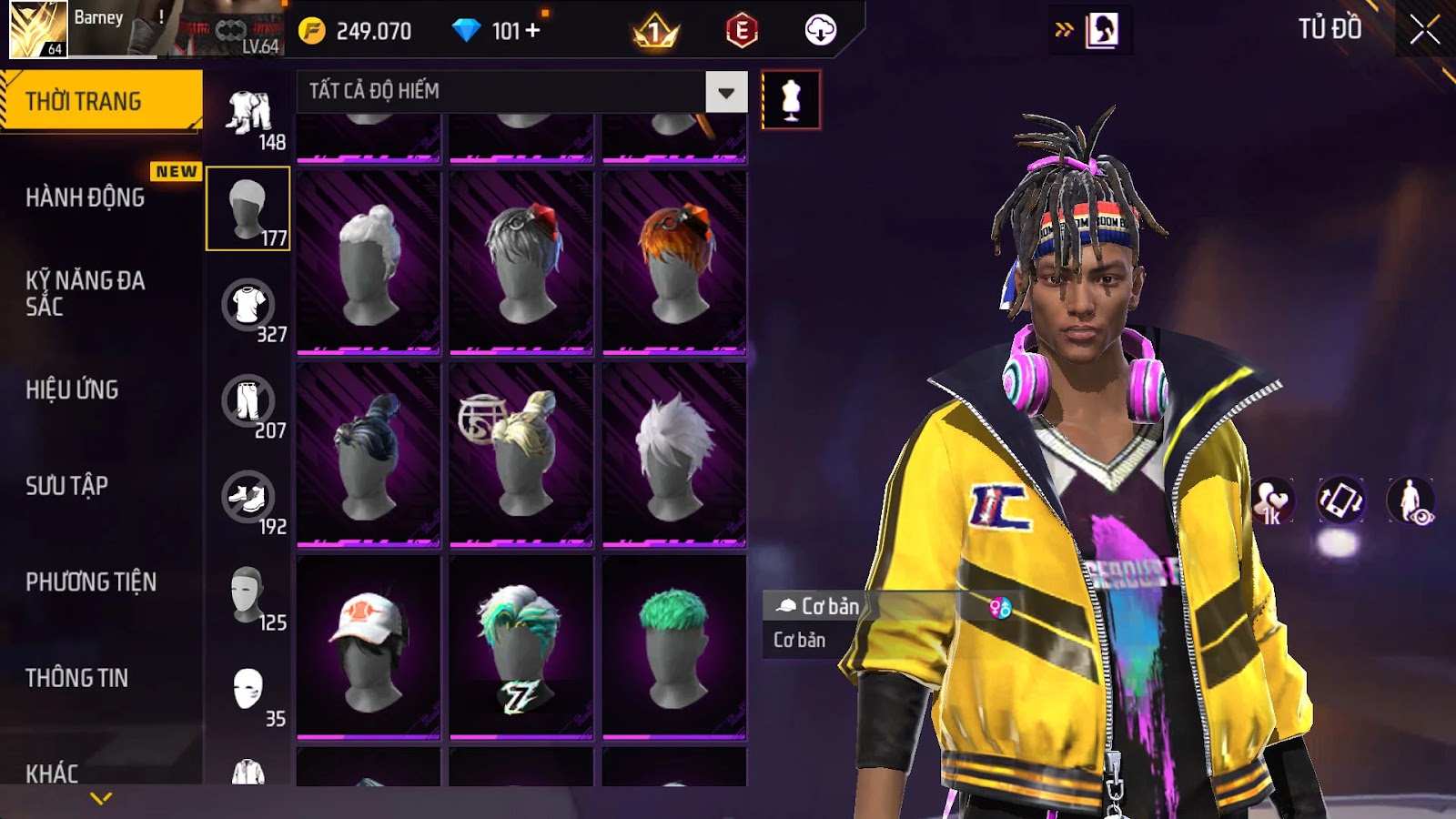The width and height of the screenshot is (1456, 819).
Task: Close the wardrobe with the X button
Action: pyautogui.click(x=1424, y=31)
